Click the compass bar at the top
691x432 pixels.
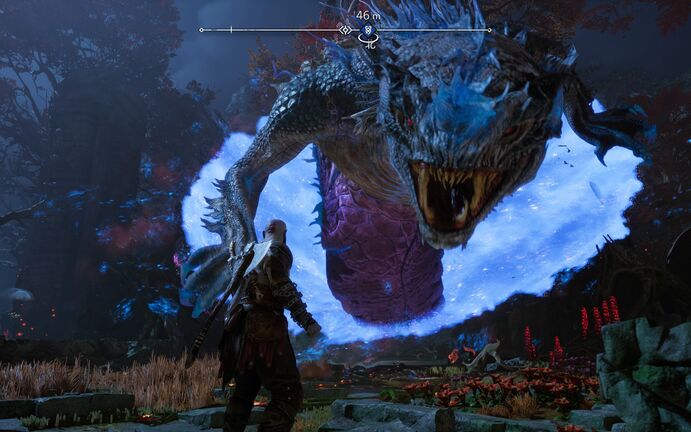click(270, 30)
